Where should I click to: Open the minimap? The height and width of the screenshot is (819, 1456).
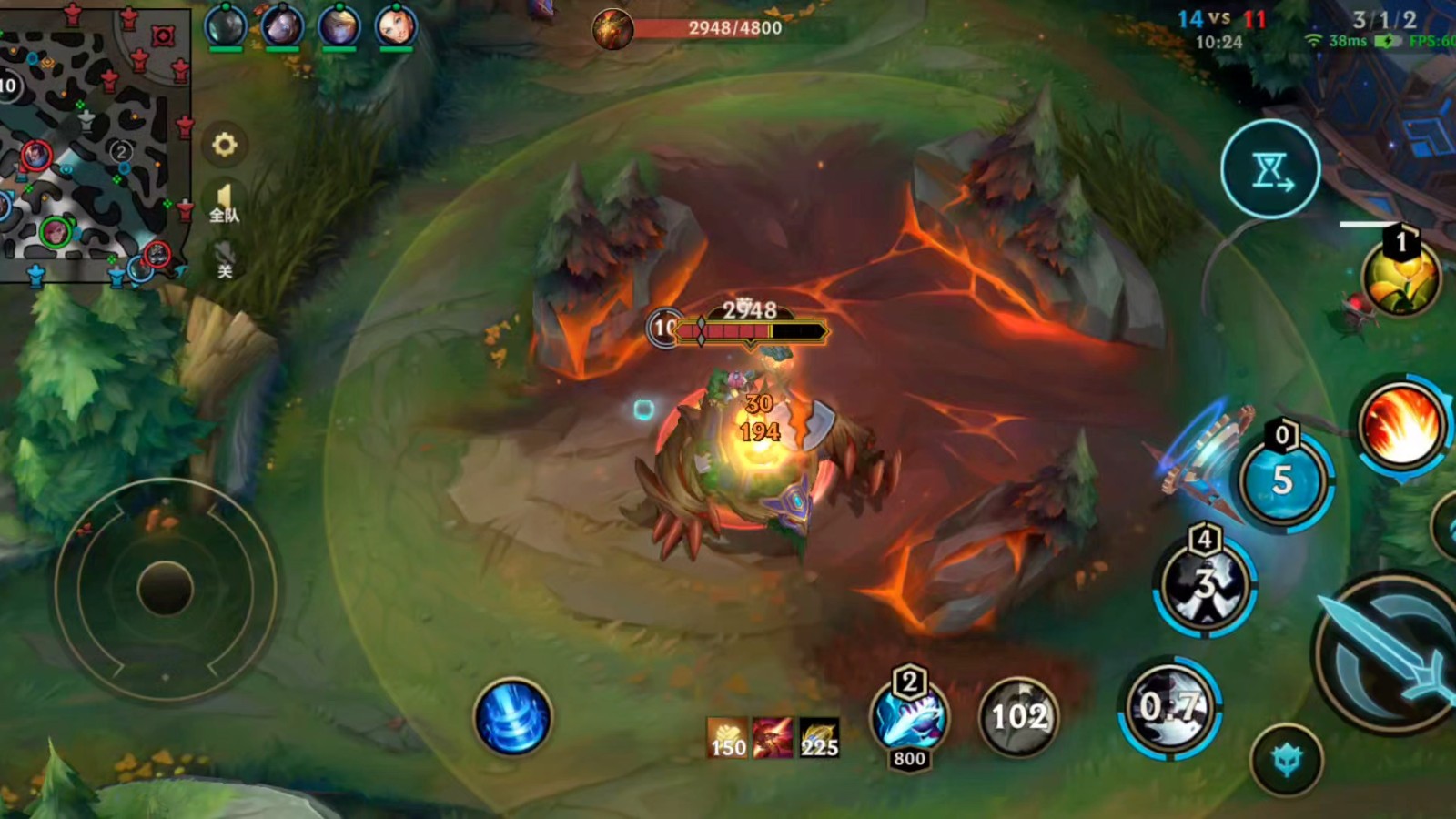pyautogui.click(x=91, y=146)
